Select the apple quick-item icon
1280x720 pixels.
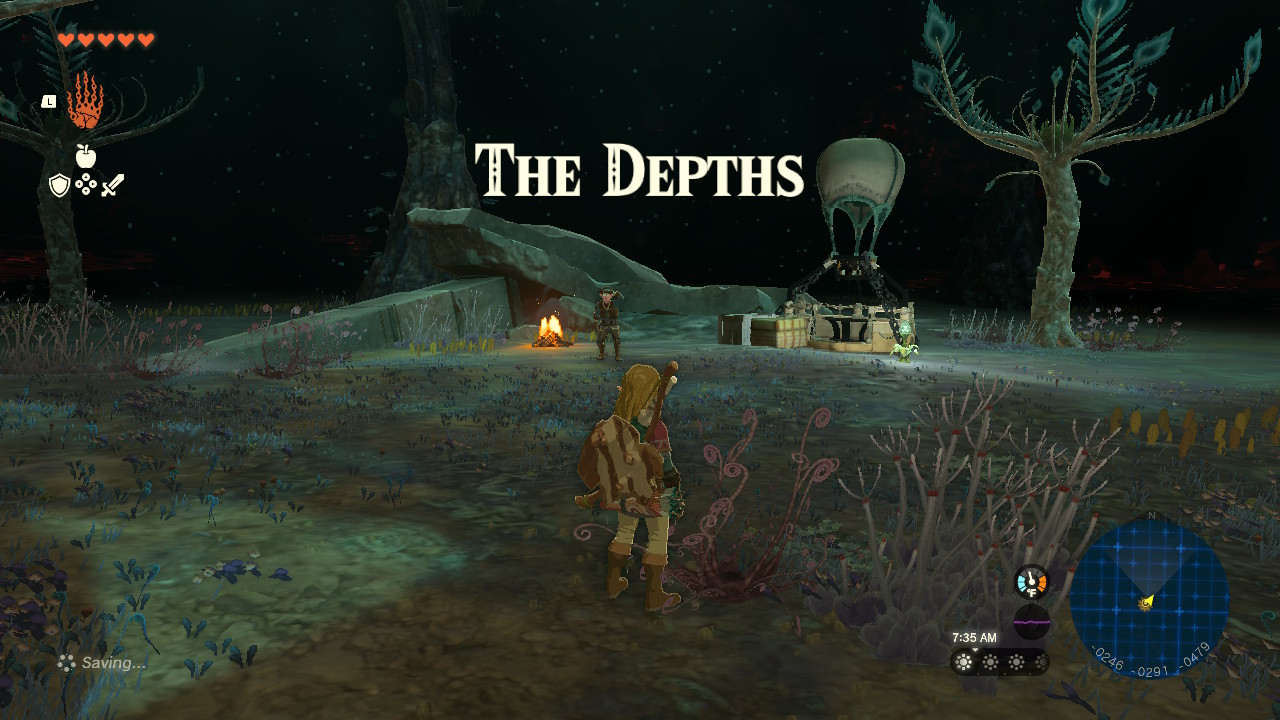pyautogui.click(x=86, y=156)
